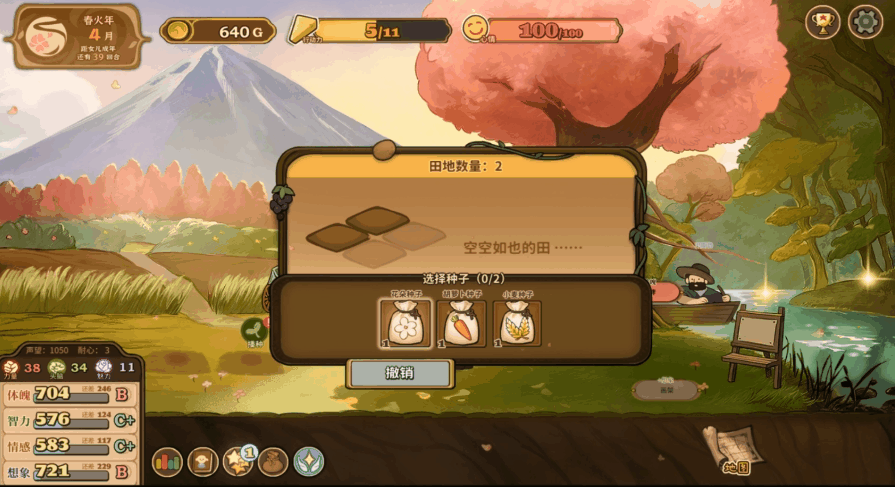Open the trophy achievements icon
This screenshot has width=895, height=487.
(823, 22)
